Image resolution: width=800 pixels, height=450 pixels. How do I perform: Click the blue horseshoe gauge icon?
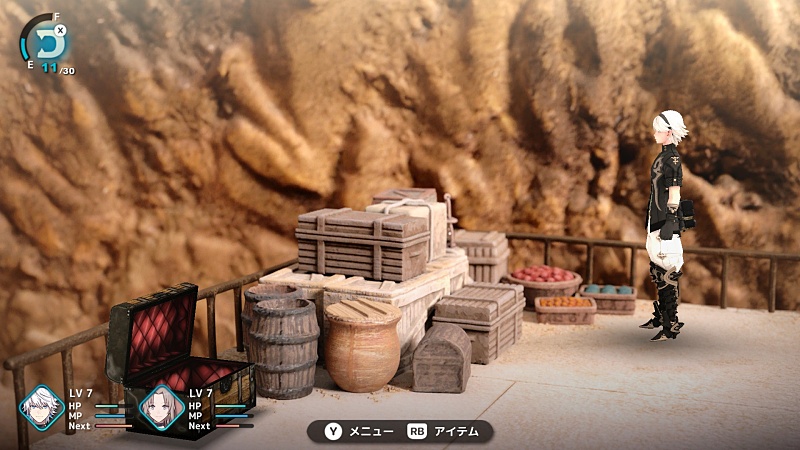43,40
